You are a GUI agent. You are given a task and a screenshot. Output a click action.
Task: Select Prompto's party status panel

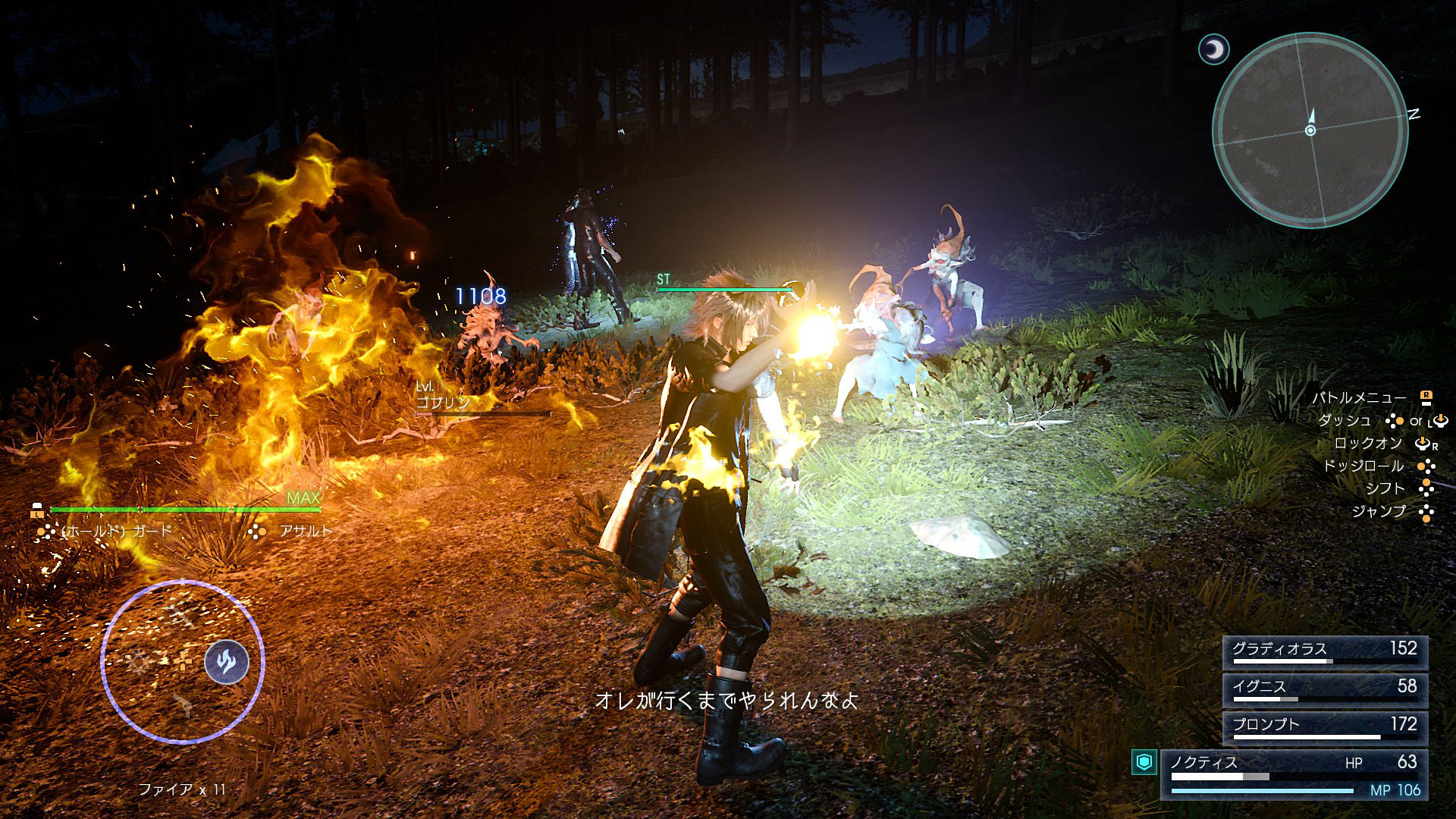click(1324, 728)
